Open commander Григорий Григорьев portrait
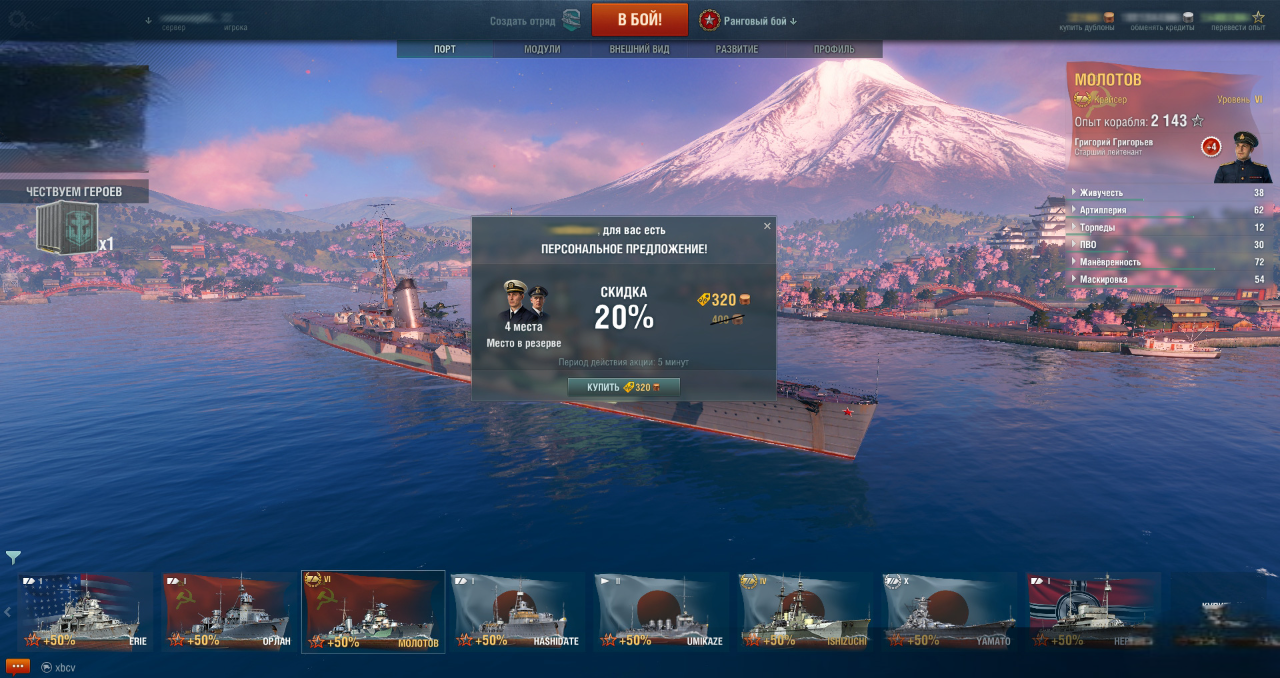The height and width of the screenshot is (678, 1280). (1243, 156)
